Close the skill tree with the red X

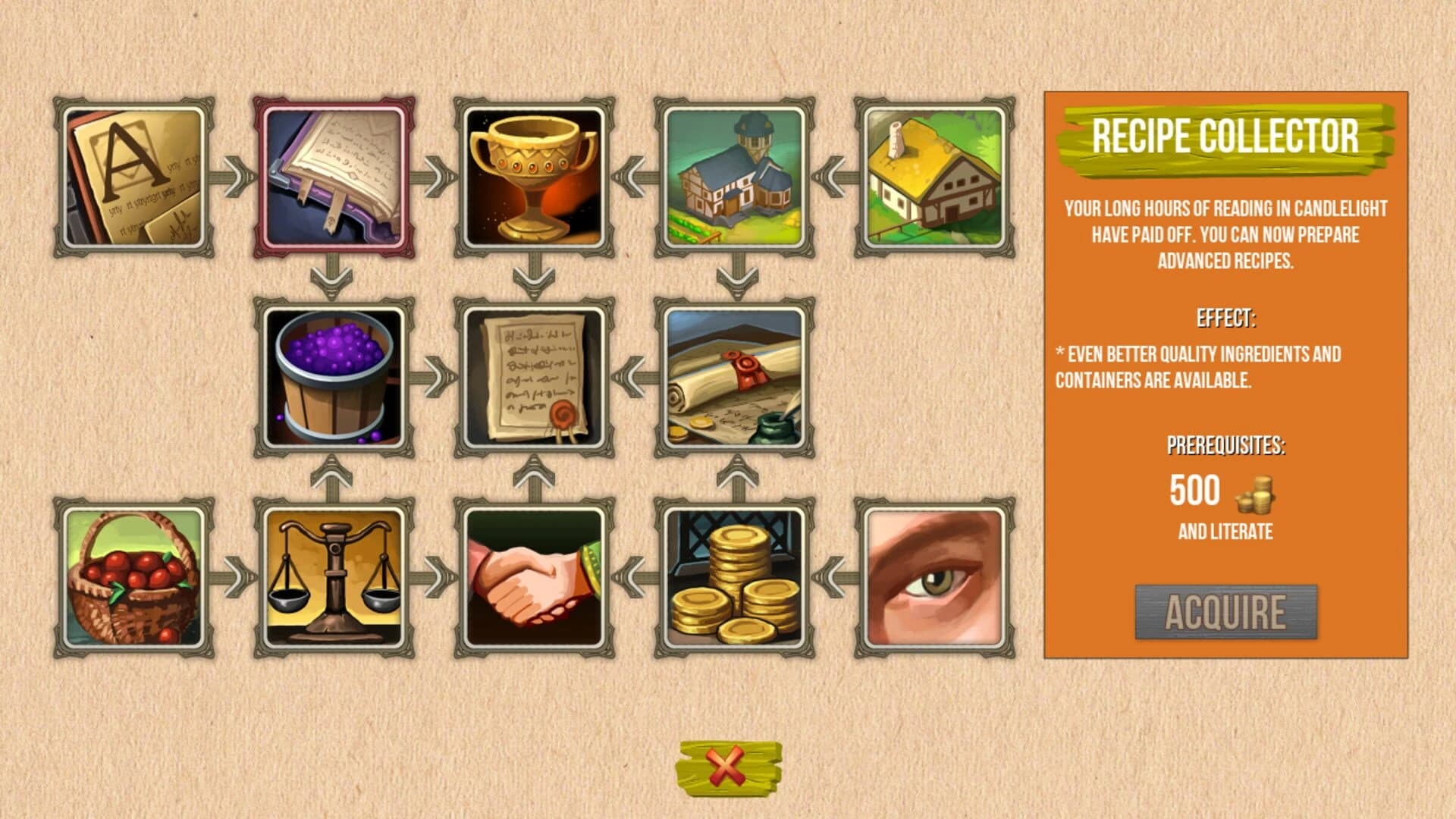tap(726, 767)
